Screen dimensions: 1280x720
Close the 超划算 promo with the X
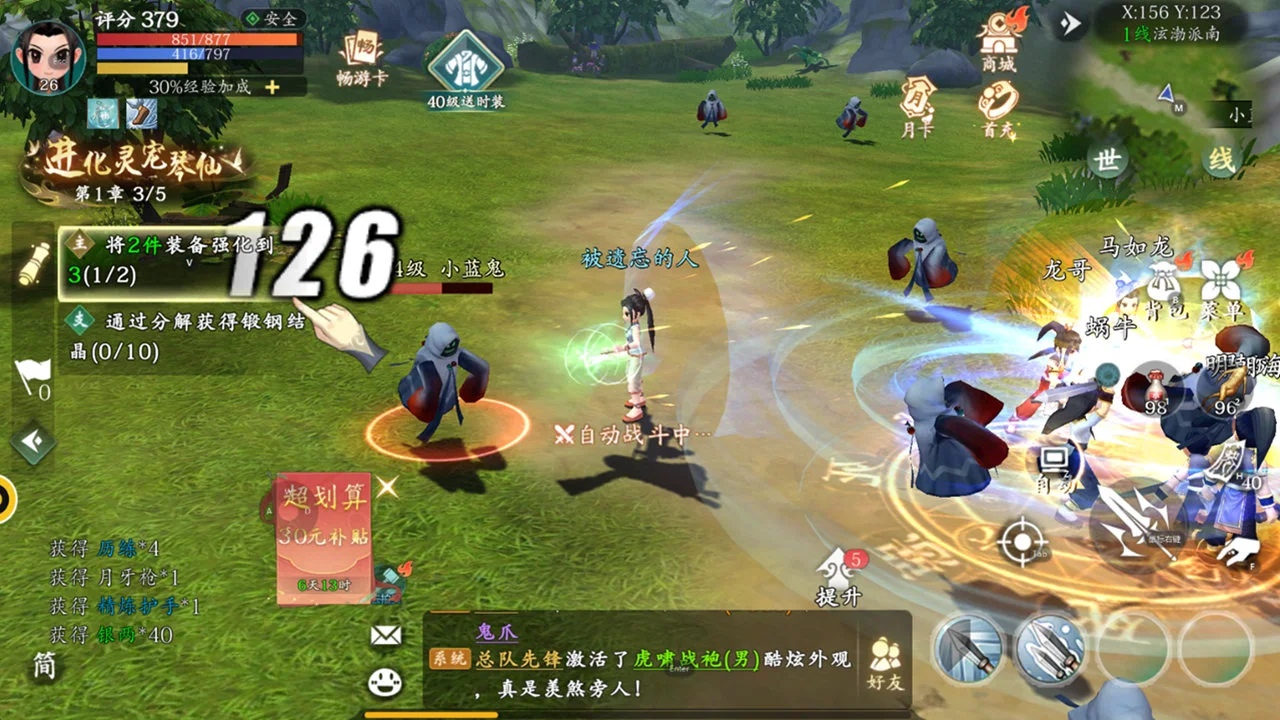(387, 487)
